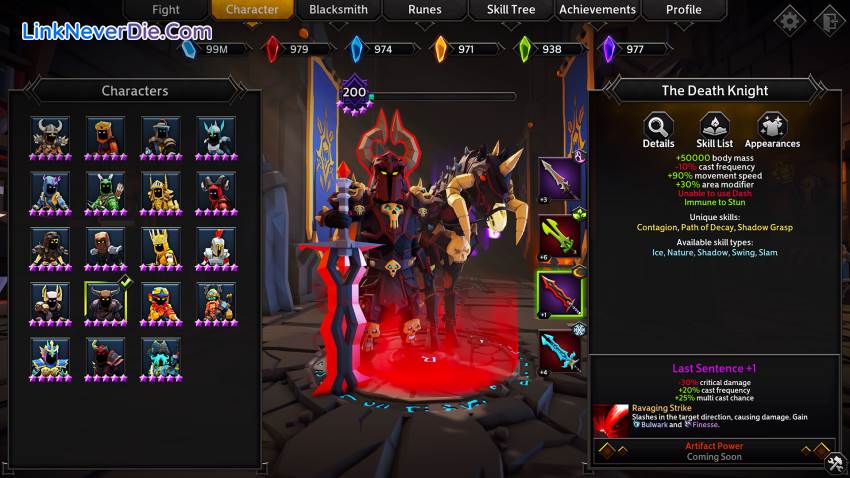Open settings with the gear icon
This screenshot has height=478, width=850.
tap(790, 20)
